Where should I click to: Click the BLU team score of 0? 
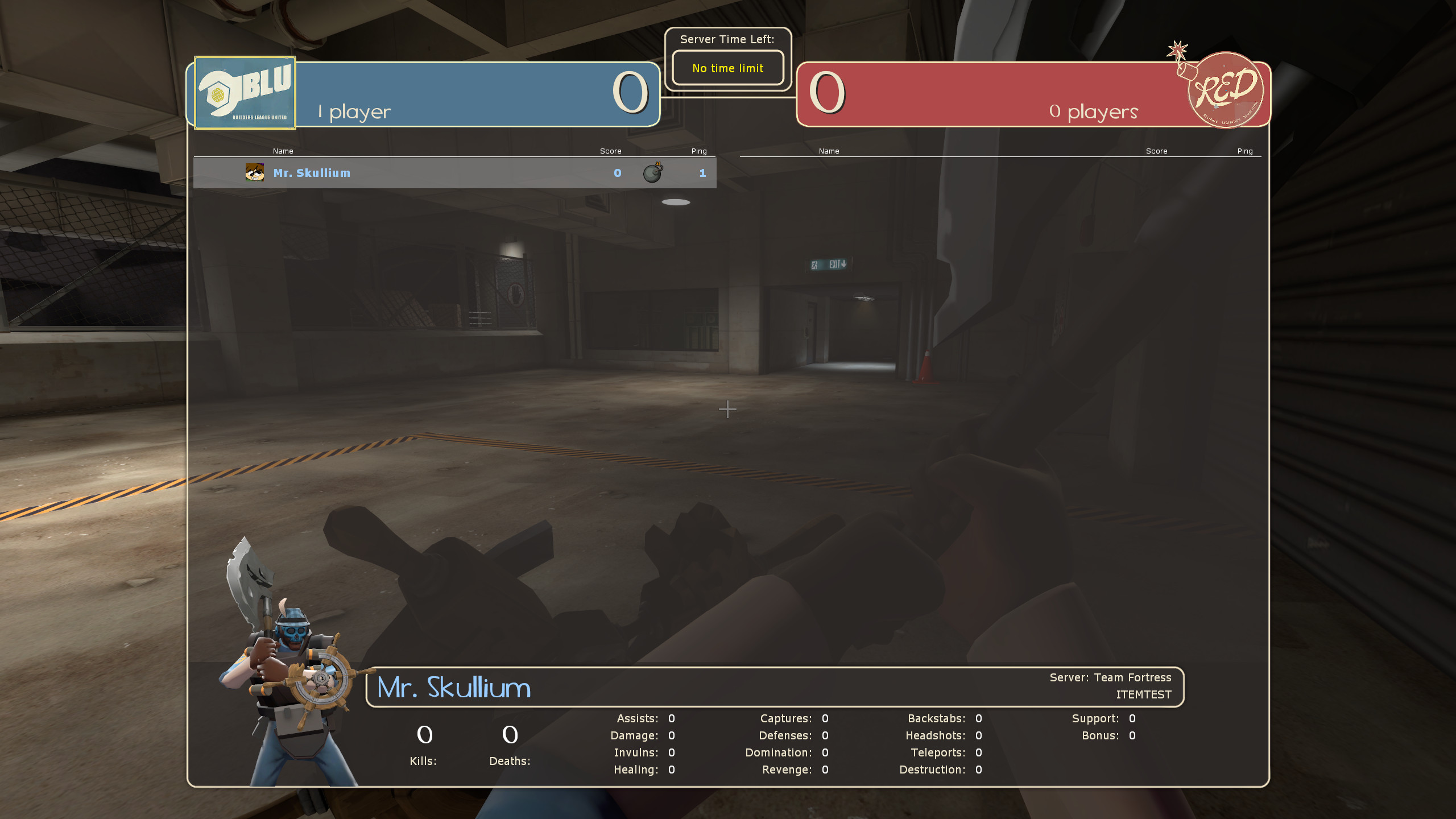(630, 93)
